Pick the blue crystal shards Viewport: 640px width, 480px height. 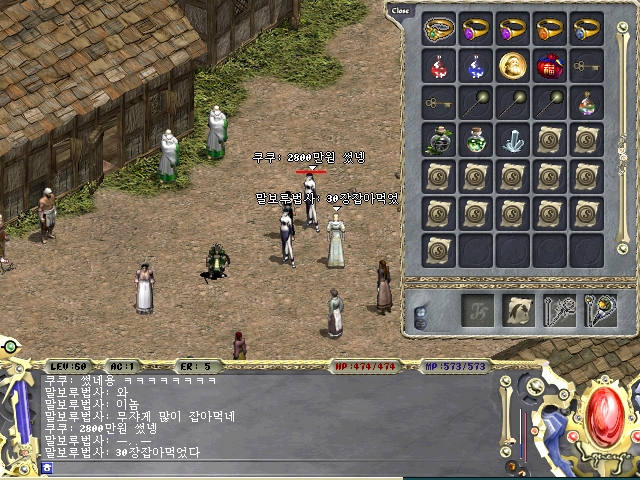pos(513,140)
